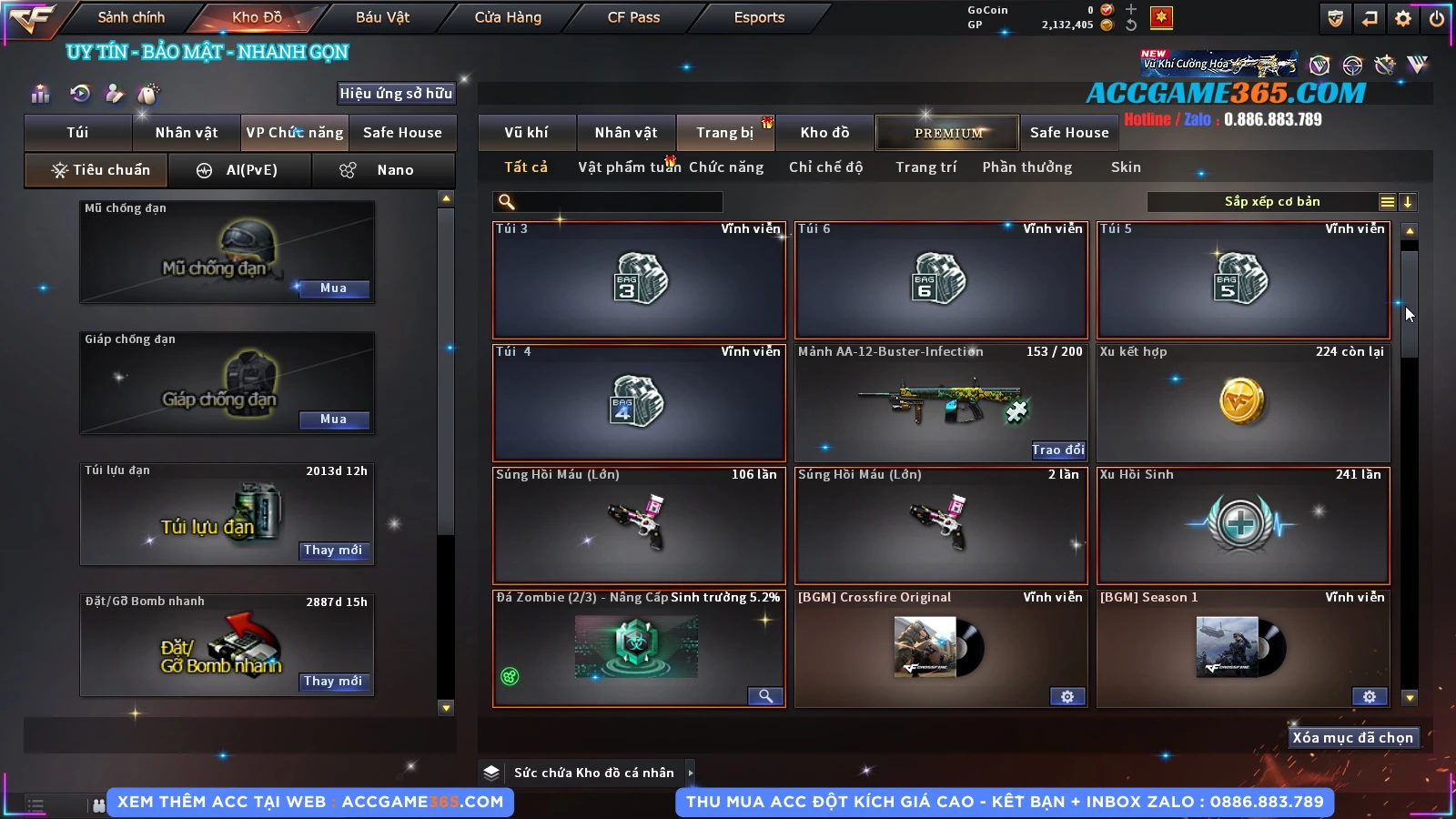Image resolution: width=1456 pixels, height=819 pixels.
Task: Open settings gear in top bar
Action: 1403,18
